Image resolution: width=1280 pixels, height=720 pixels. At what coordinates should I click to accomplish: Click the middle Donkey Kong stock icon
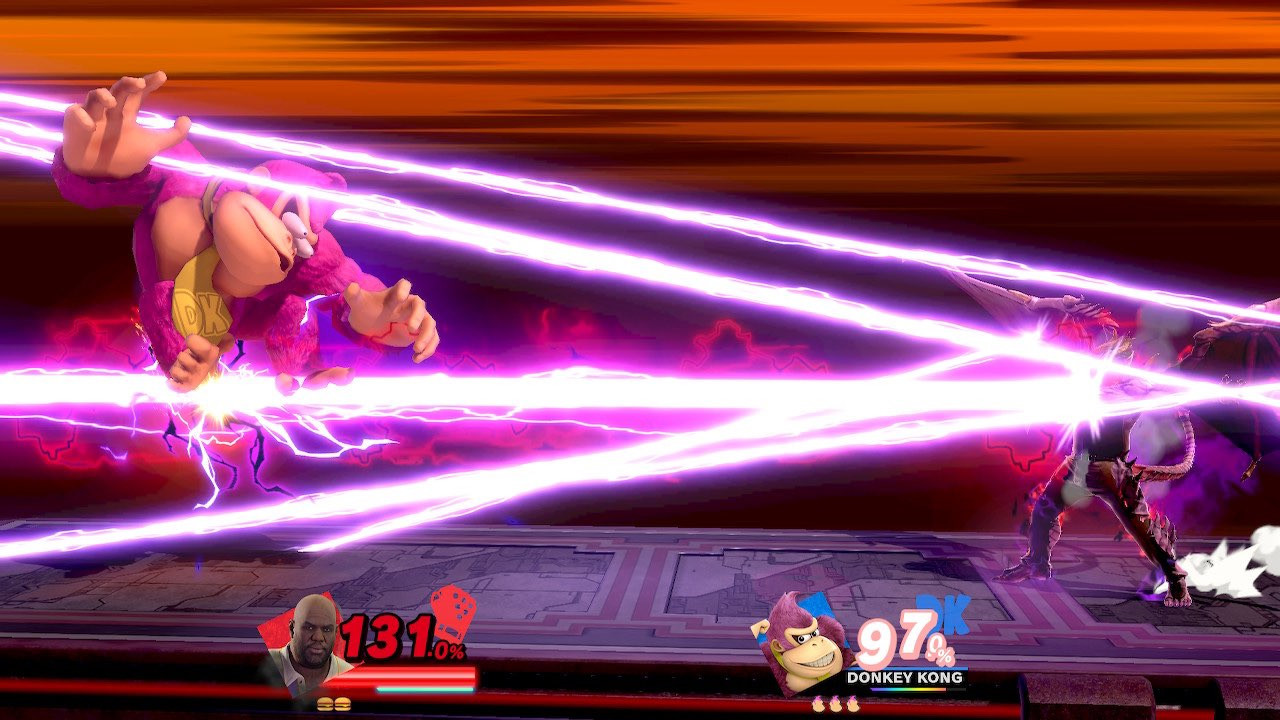point(834,705)
